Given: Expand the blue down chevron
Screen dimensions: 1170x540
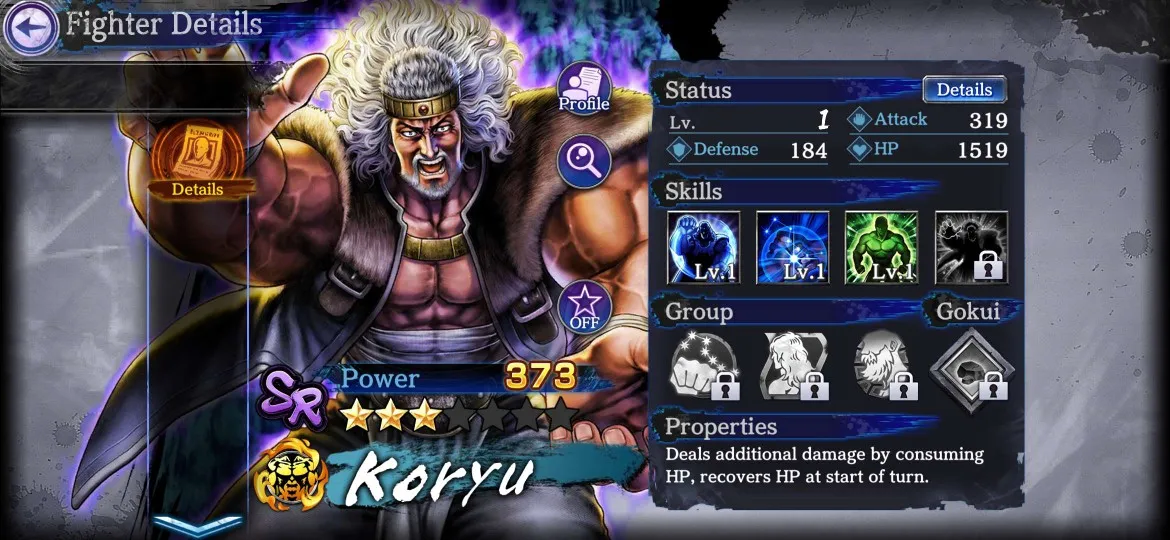Looking at the screenshot, I should pyautogui.click(x=197, y=524).
